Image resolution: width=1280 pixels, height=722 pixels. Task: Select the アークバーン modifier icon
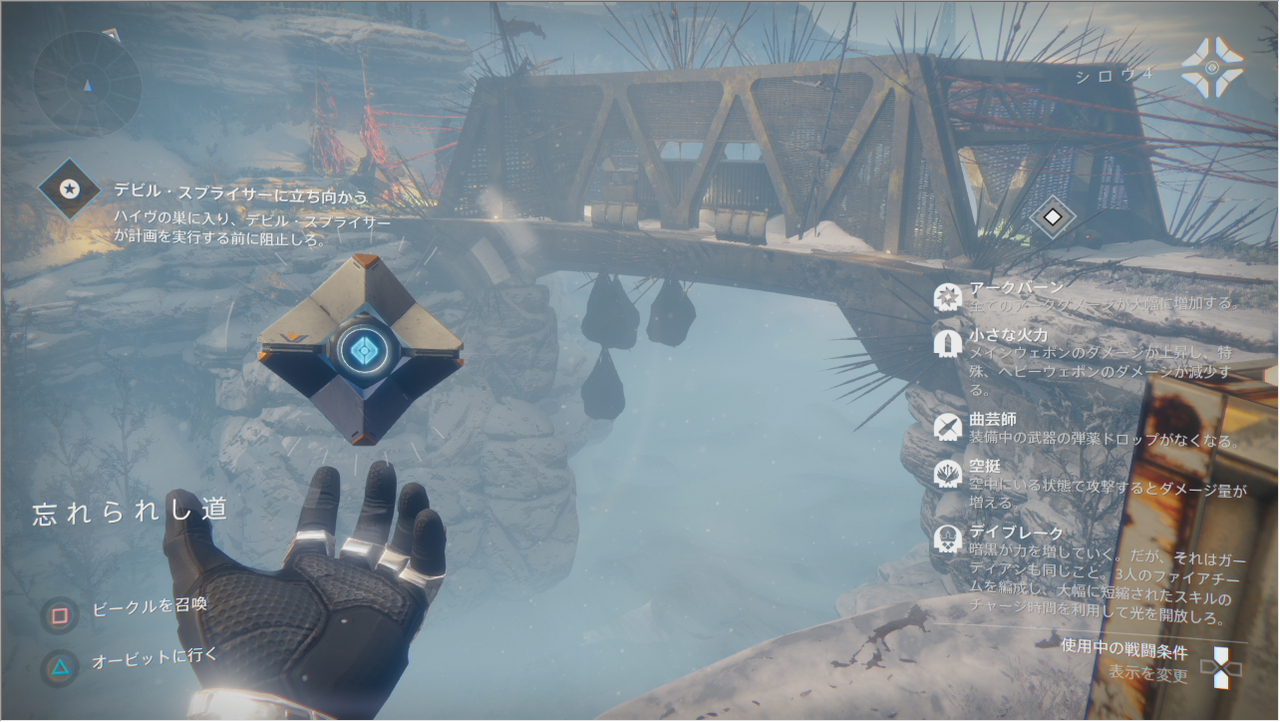coord(947,296)
